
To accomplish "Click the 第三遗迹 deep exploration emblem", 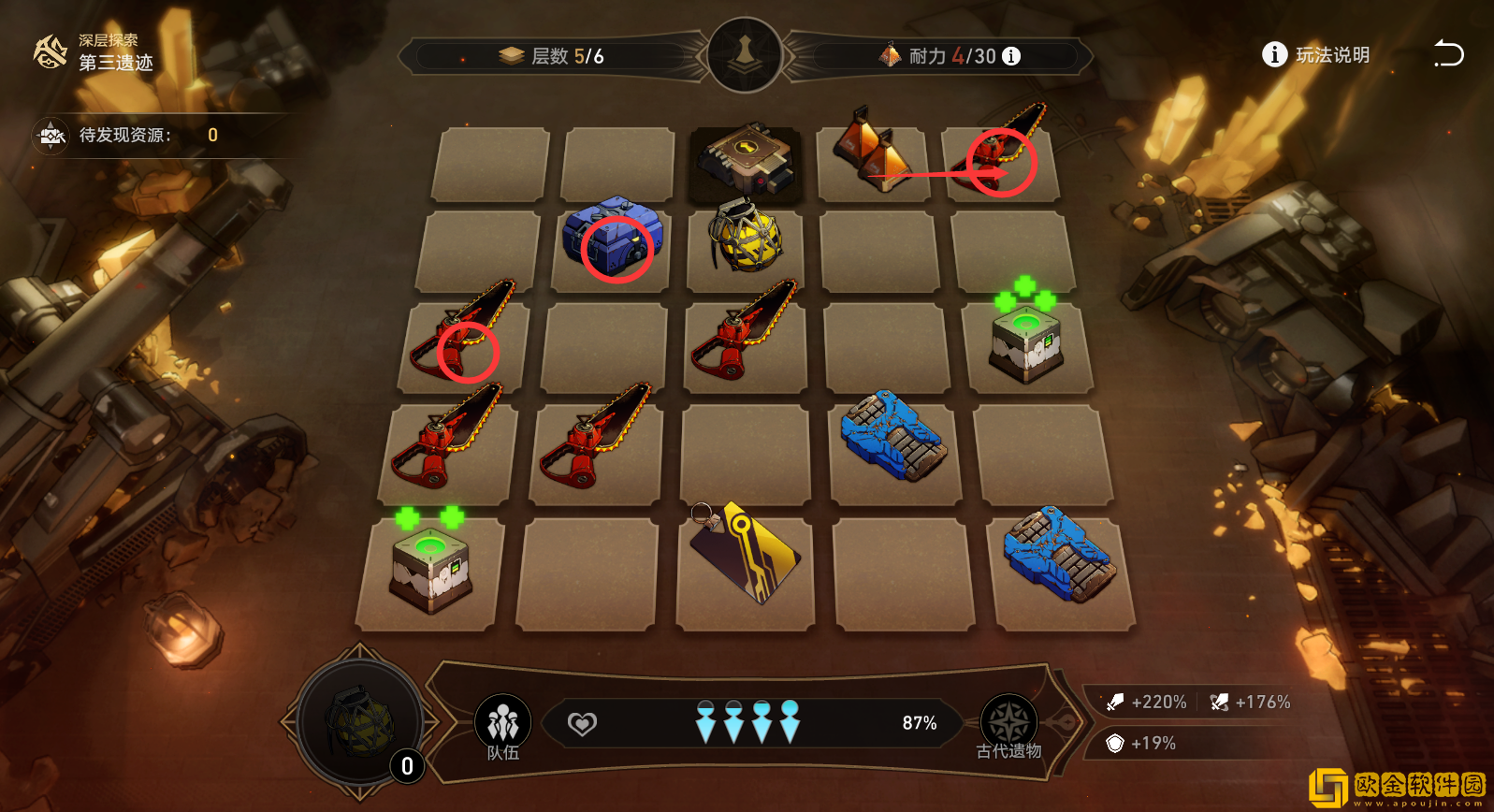I will click(x=51, y=52).
